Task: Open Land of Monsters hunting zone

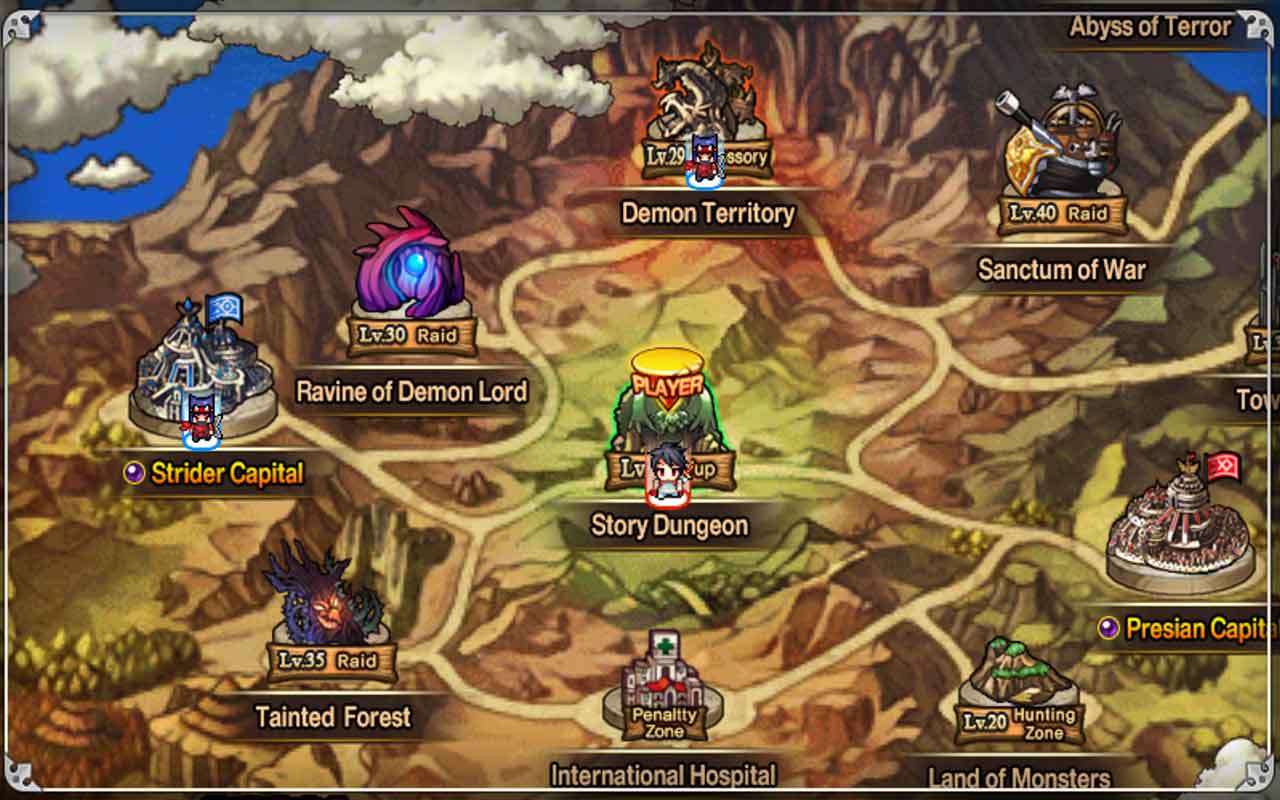Action: [x=1018, y=695]
